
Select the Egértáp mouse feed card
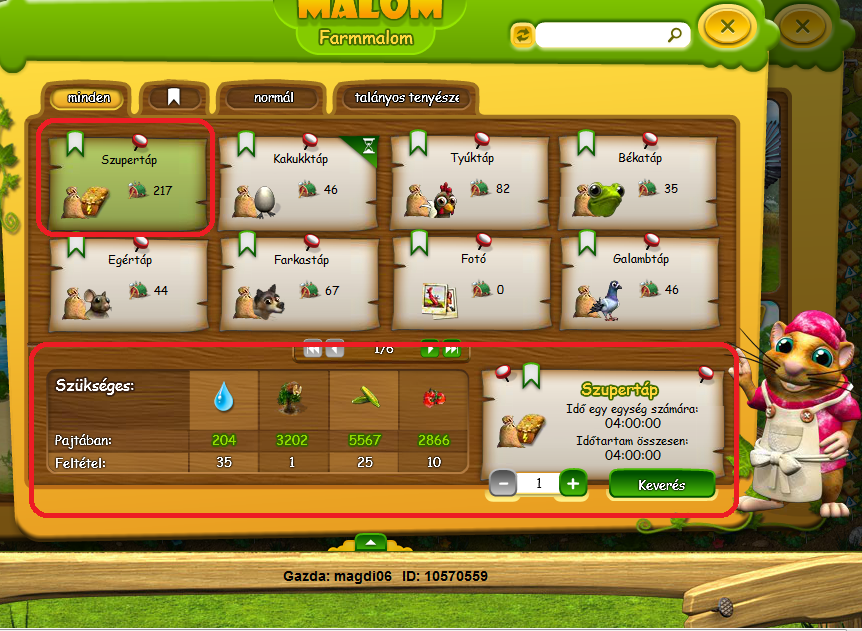pyautogui.click(x=127, y=281)
